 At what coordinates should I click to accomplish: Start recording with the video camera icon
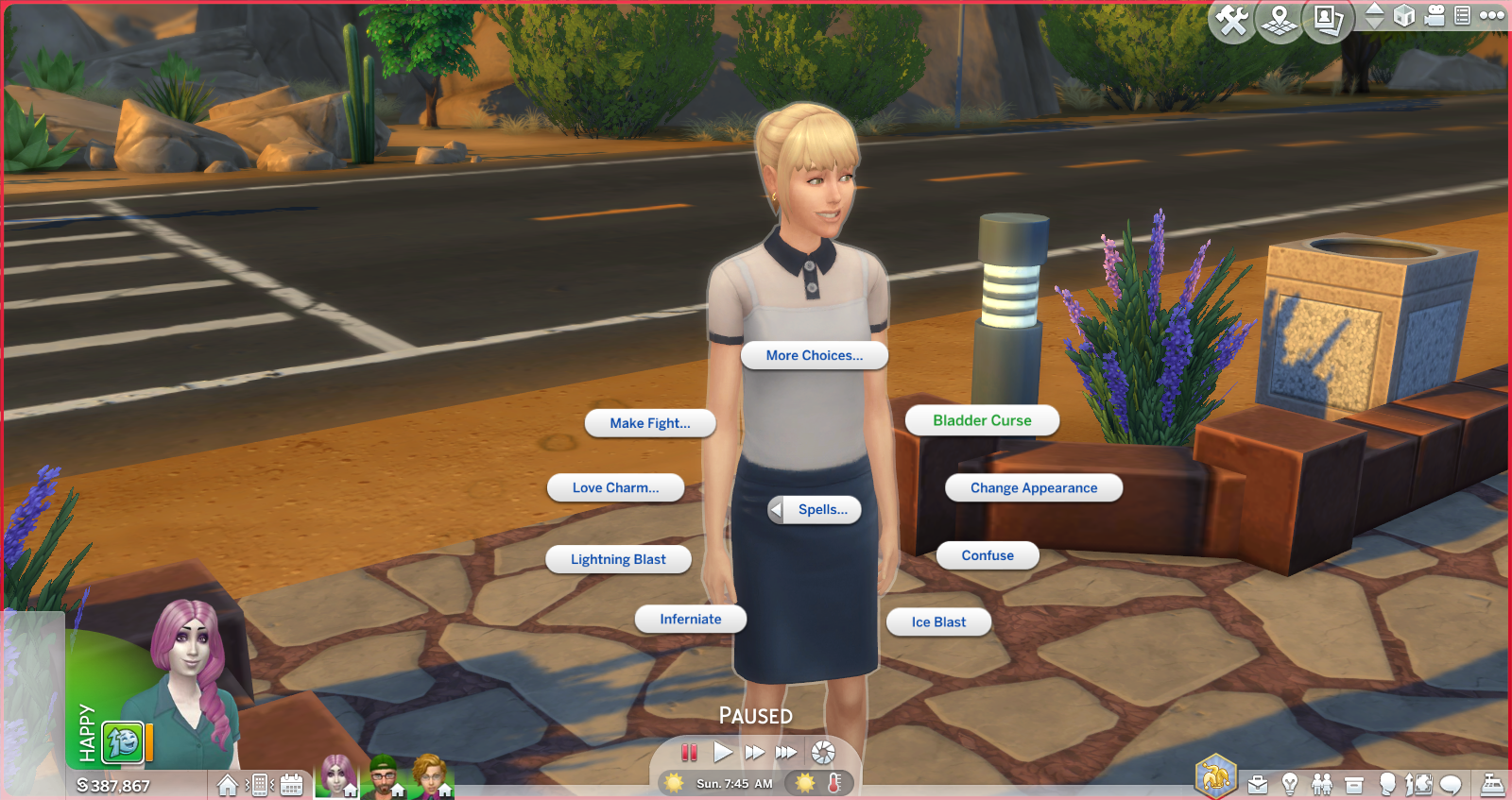pyautogui.click(x=1436, y=17)
